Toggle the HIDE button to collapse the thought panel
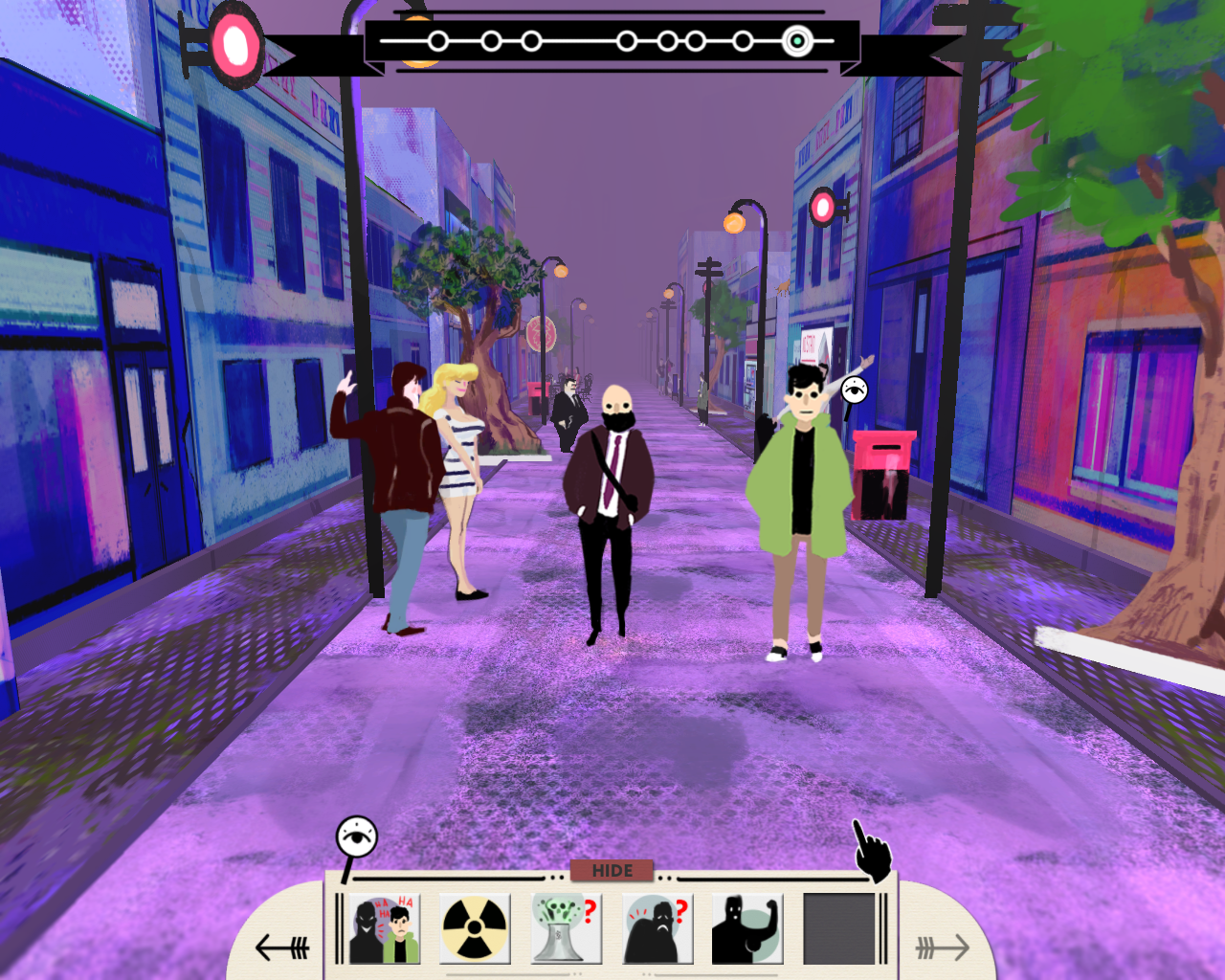This screenshot has width=1225, height=980. 612,871
